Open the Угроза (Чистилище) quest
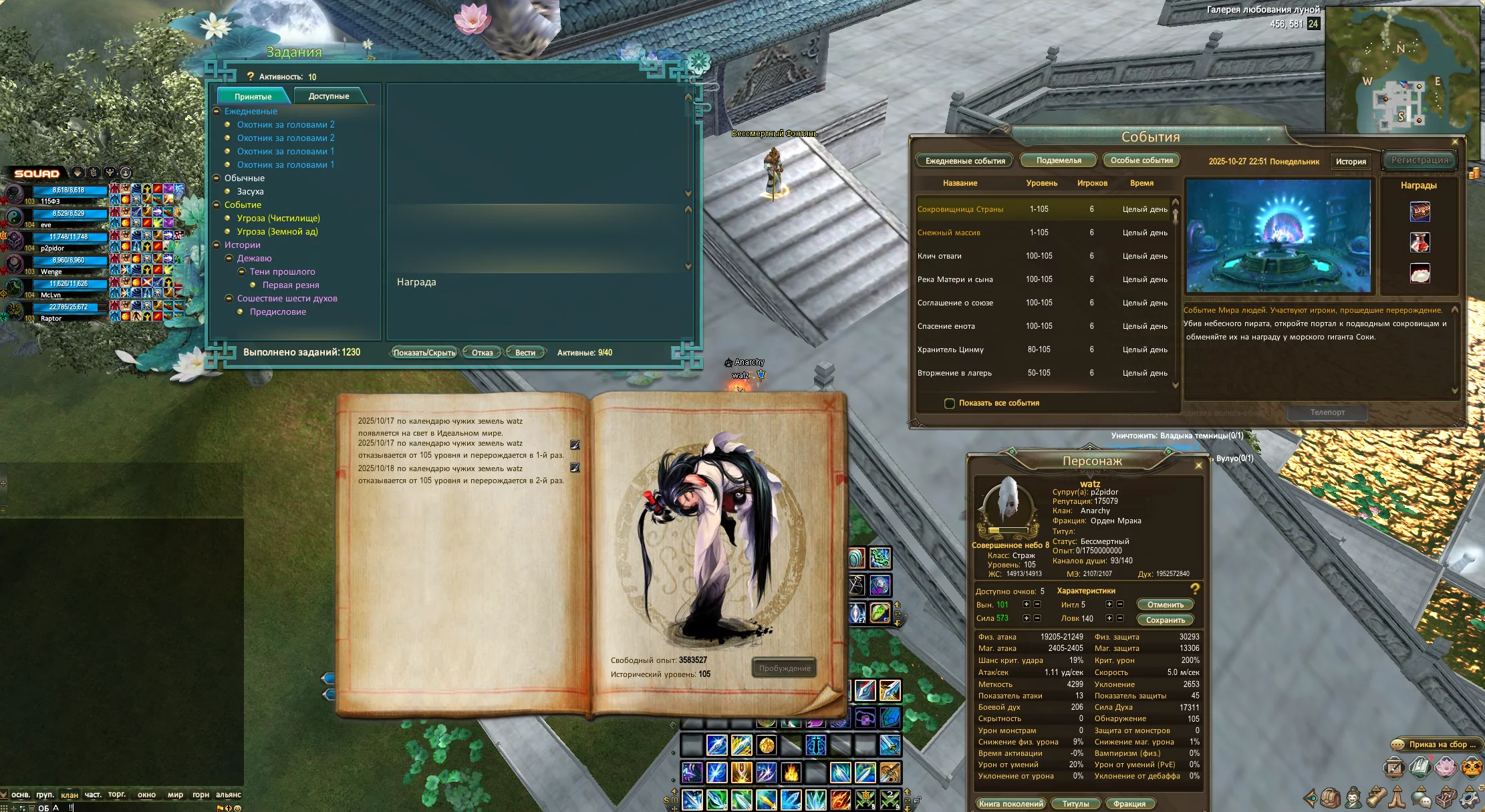This screenshot has height=812, width=1485. 278,219
